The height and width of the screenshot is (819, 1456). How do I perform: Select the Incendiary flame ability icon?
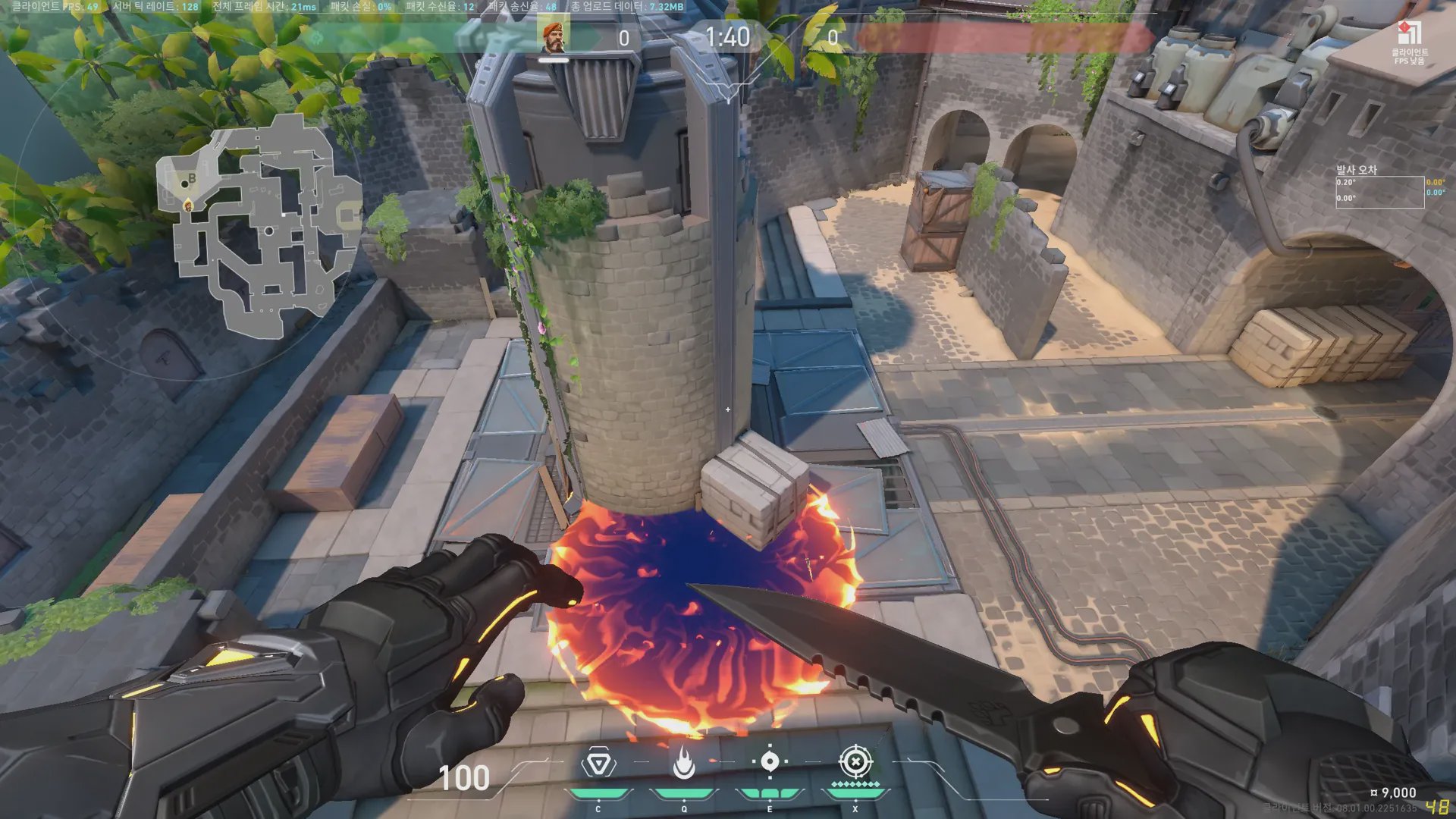(684, 763)
